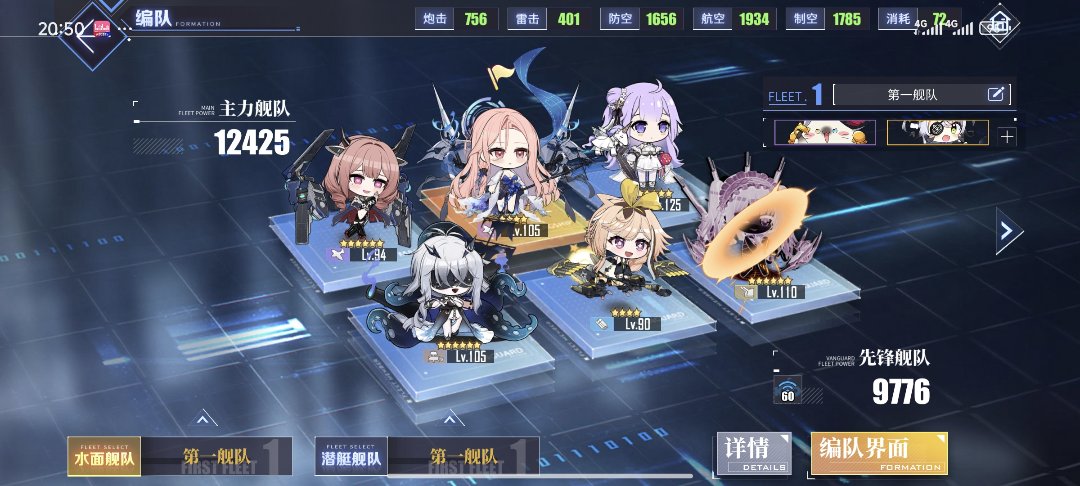This screenshot has width=1080, height=486.
Task: Switch to the next fleet with right arrow
Action: 1008,233
